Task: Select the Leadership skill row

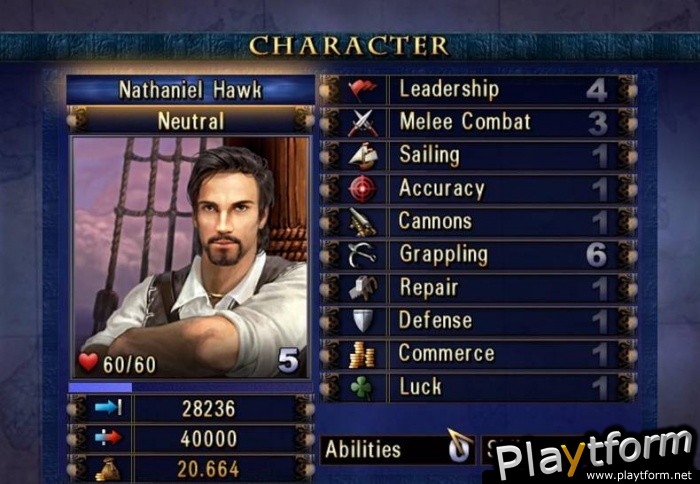Action: [478, 90]
